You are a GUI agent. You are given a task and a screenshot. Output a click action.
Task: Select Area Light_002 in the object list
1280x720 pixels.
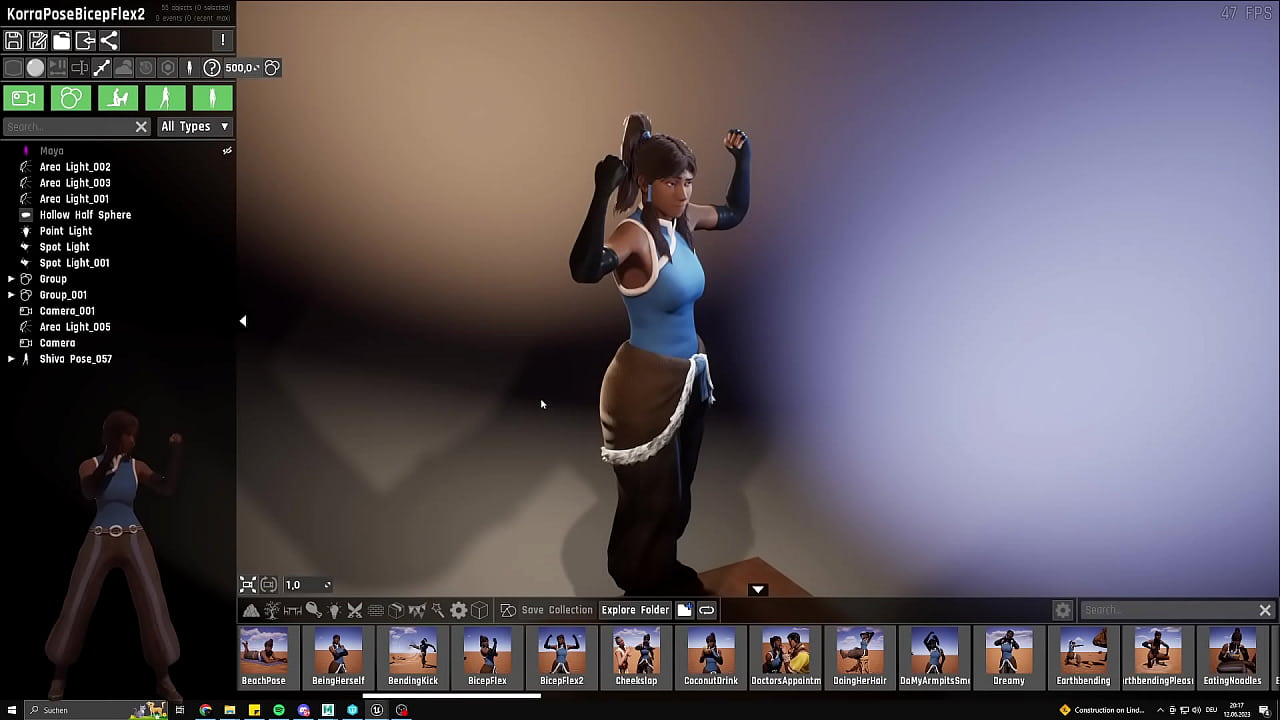[75, 167]
